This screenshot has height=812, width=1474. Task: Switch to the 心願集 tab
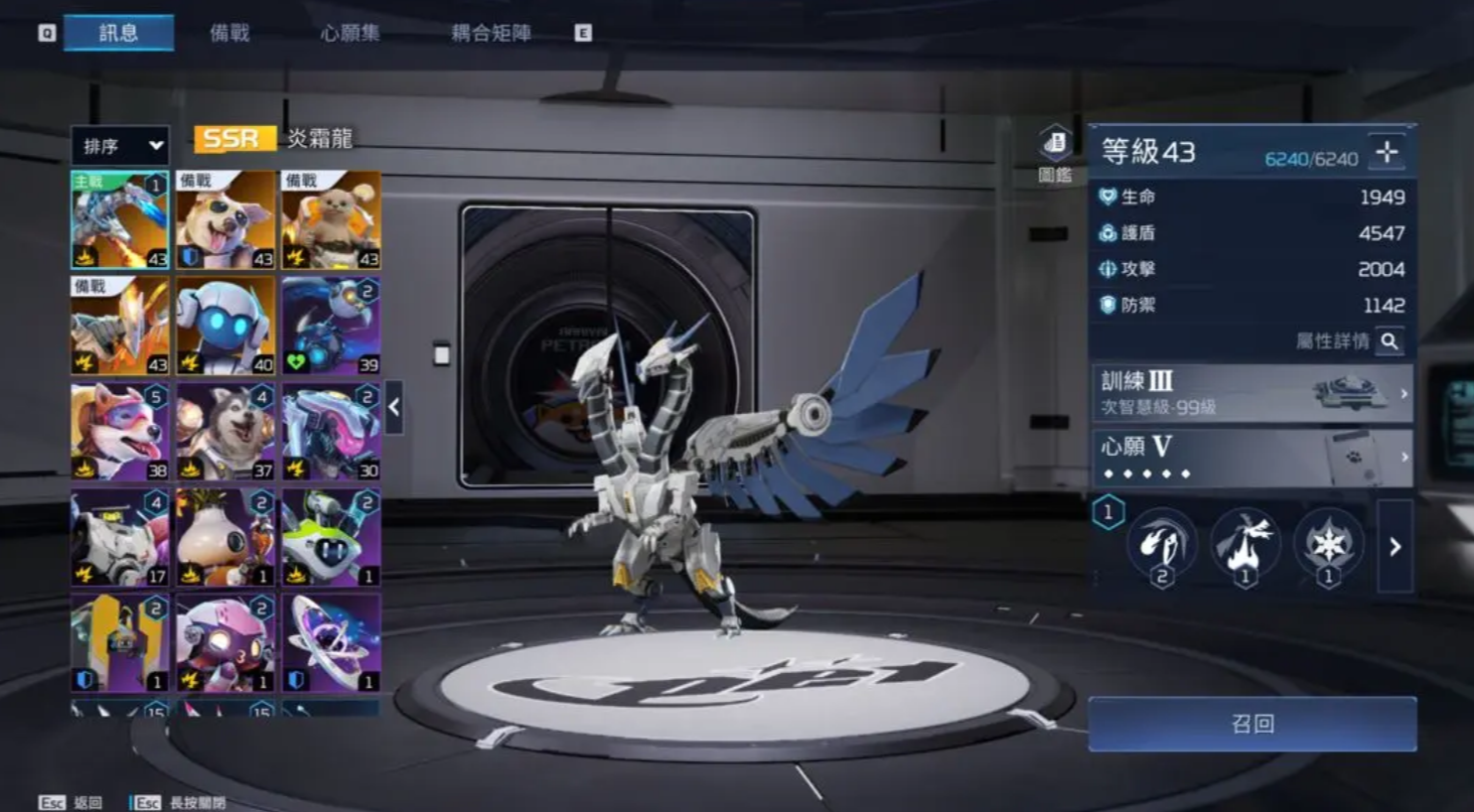(350, 33)
